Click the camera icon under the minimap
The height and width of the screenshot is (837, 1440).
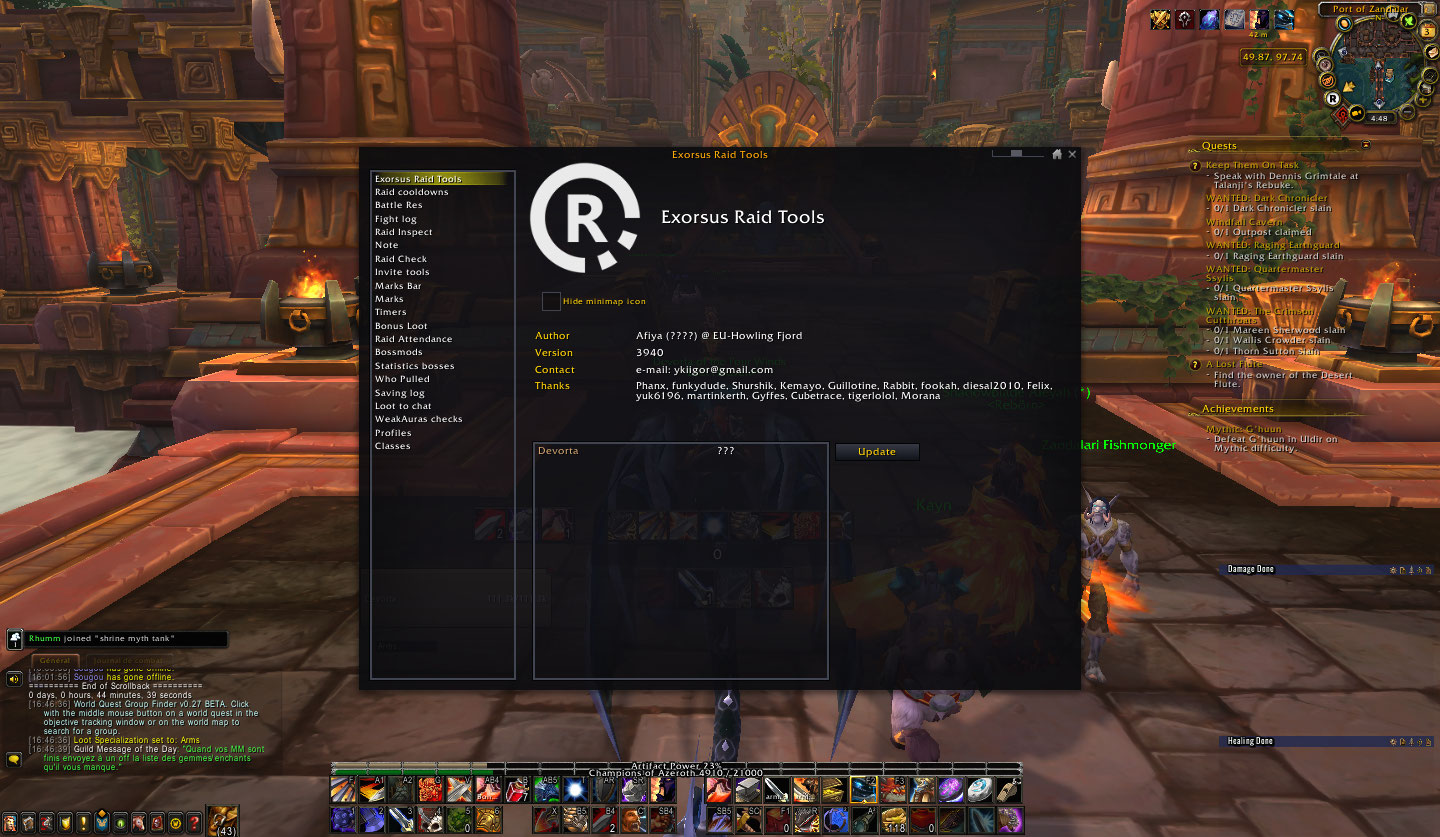click(x=1356, y=112)
